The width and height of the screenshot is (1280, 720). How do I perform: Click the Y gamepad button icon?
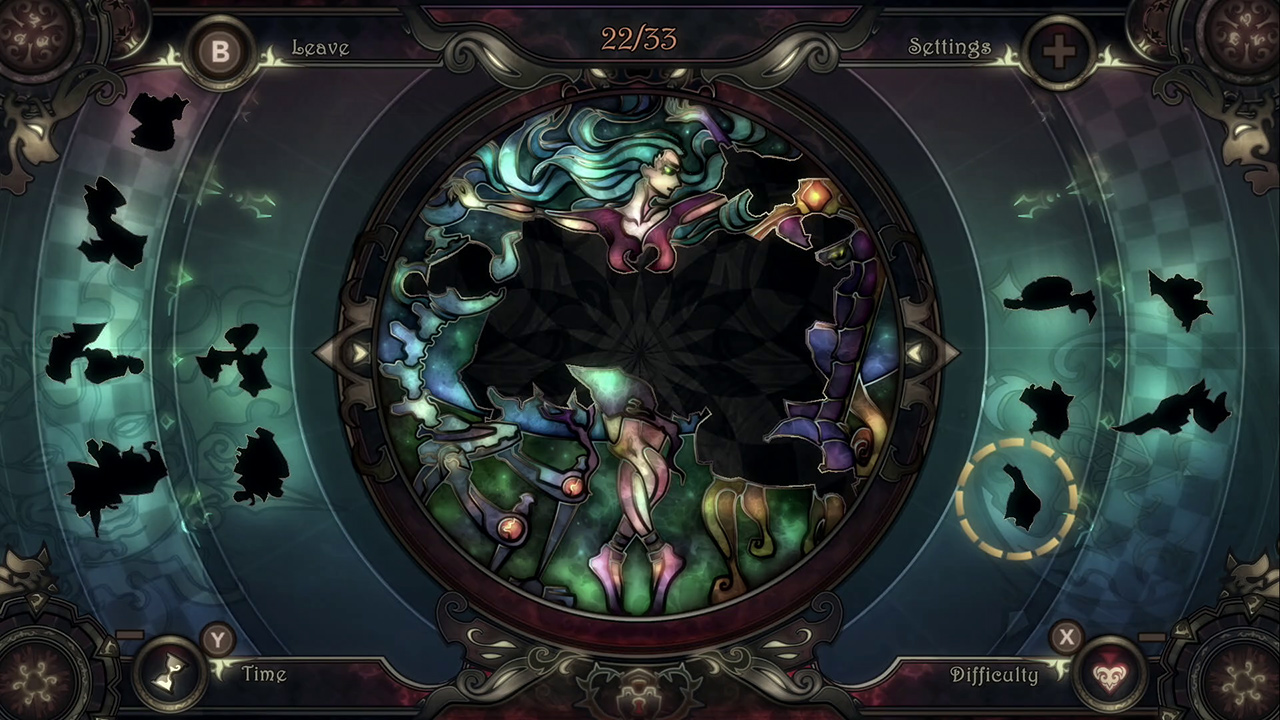[217, 643]
